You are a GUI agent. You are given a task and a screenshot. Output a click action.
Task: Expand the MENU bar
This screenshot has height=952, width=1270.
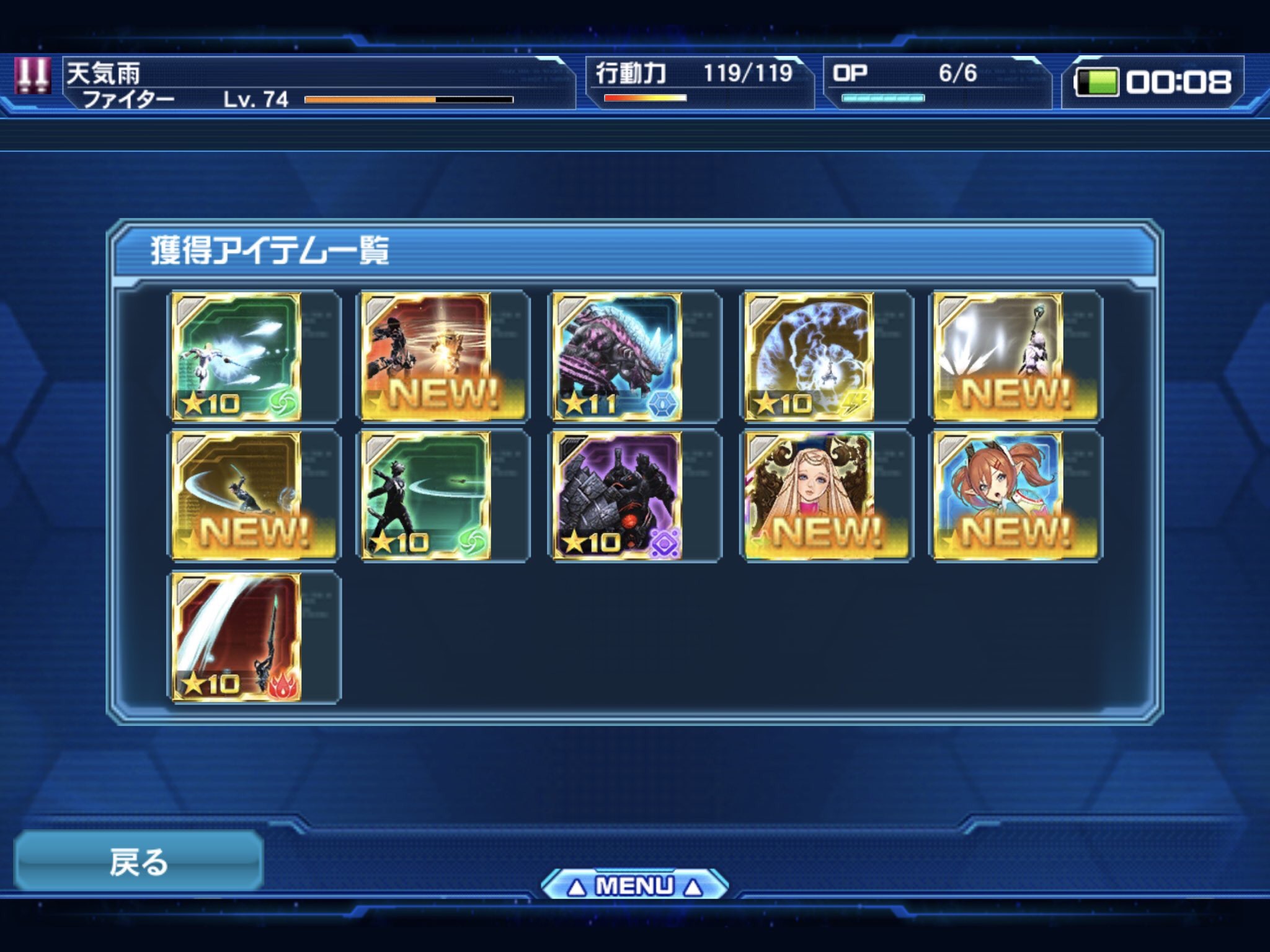click(634, 886)
